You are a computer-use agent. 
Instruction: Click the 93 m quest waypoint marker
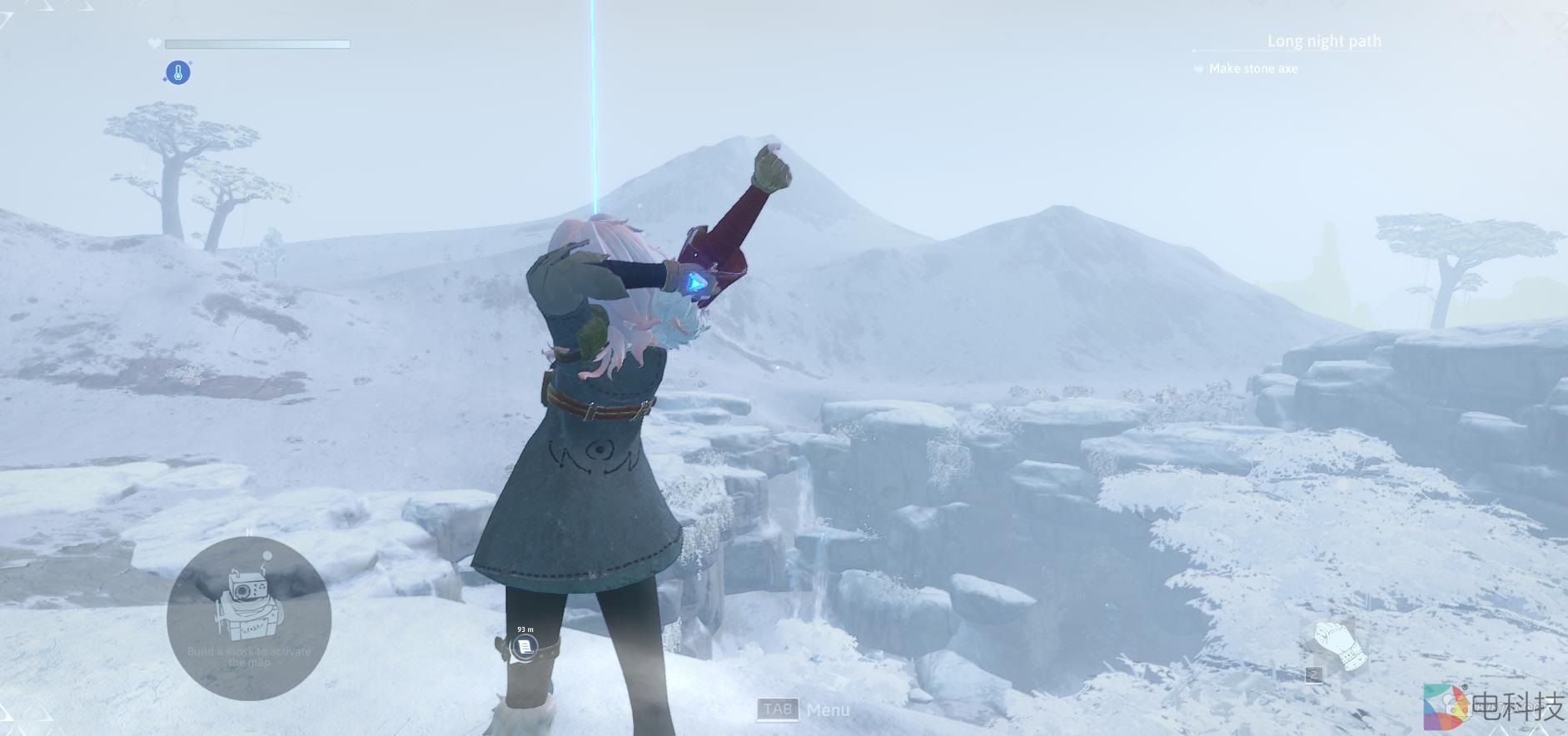click(x=524, y=646)
